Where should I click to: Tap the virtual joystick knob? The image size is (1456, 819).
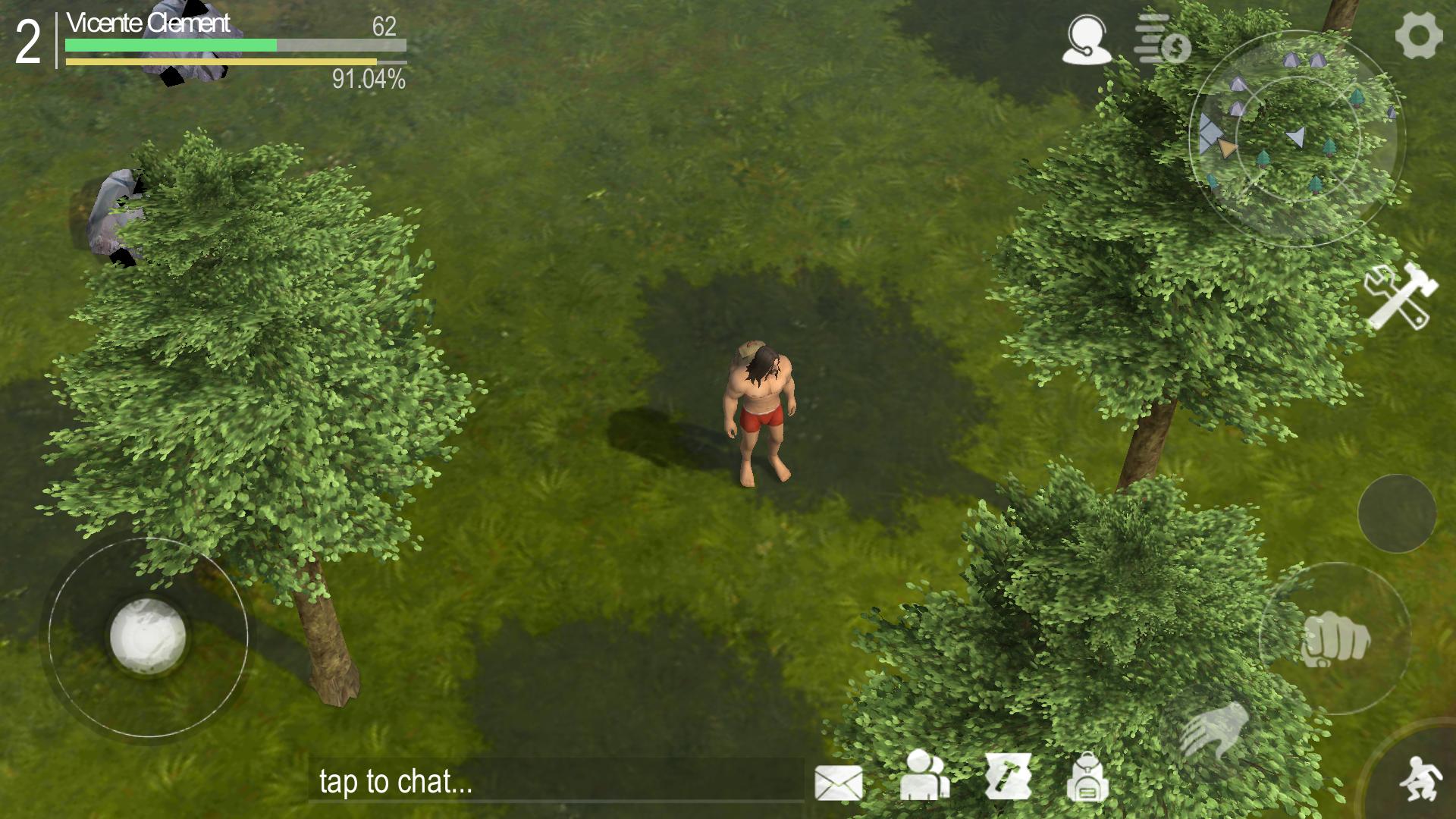pyautogui.click(x=148, y=636)
